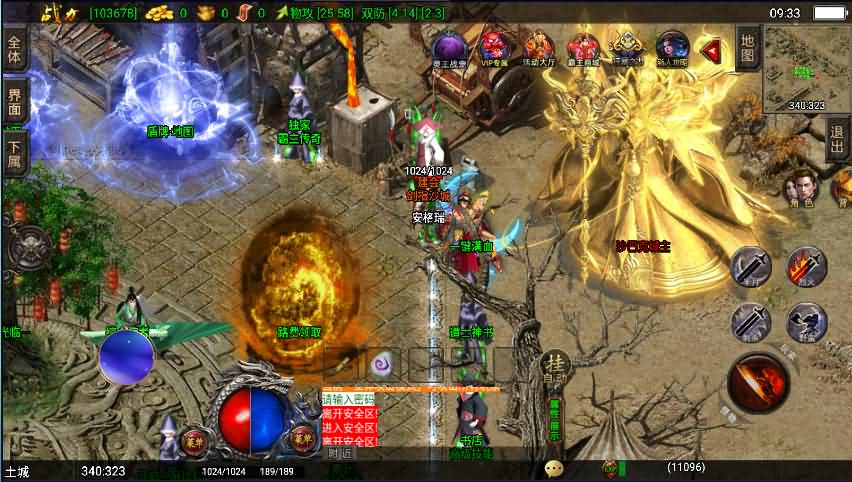Open the 活动大厅 activity hall icon
This screenshot has width=852, height=482.
538,48
